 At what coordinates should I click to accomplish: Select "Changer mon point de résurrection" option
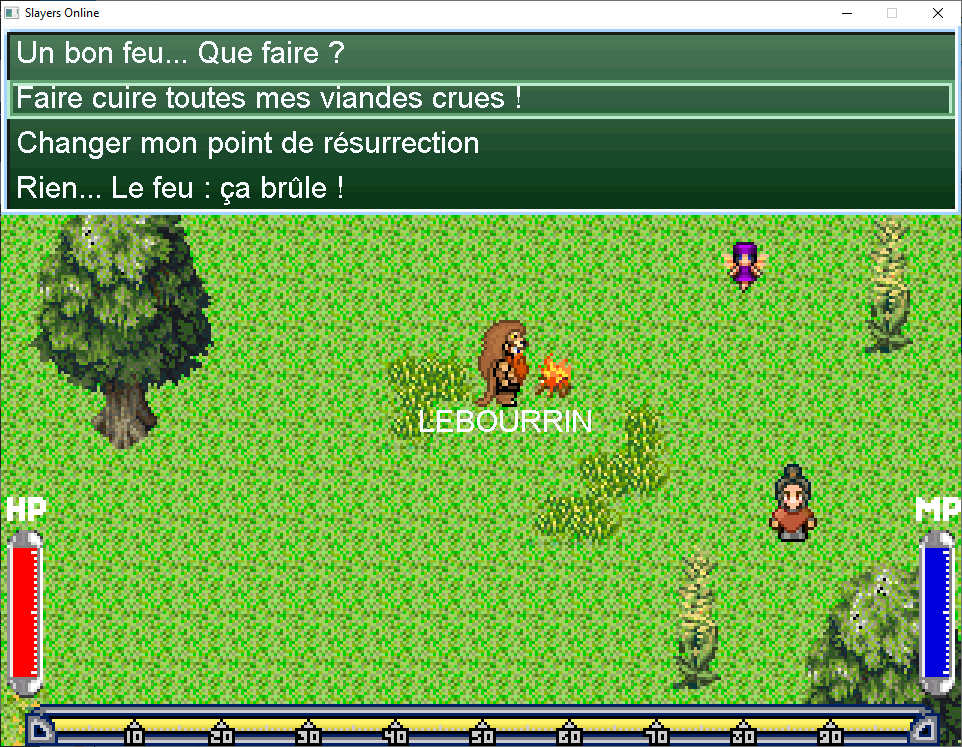point(248,143)
